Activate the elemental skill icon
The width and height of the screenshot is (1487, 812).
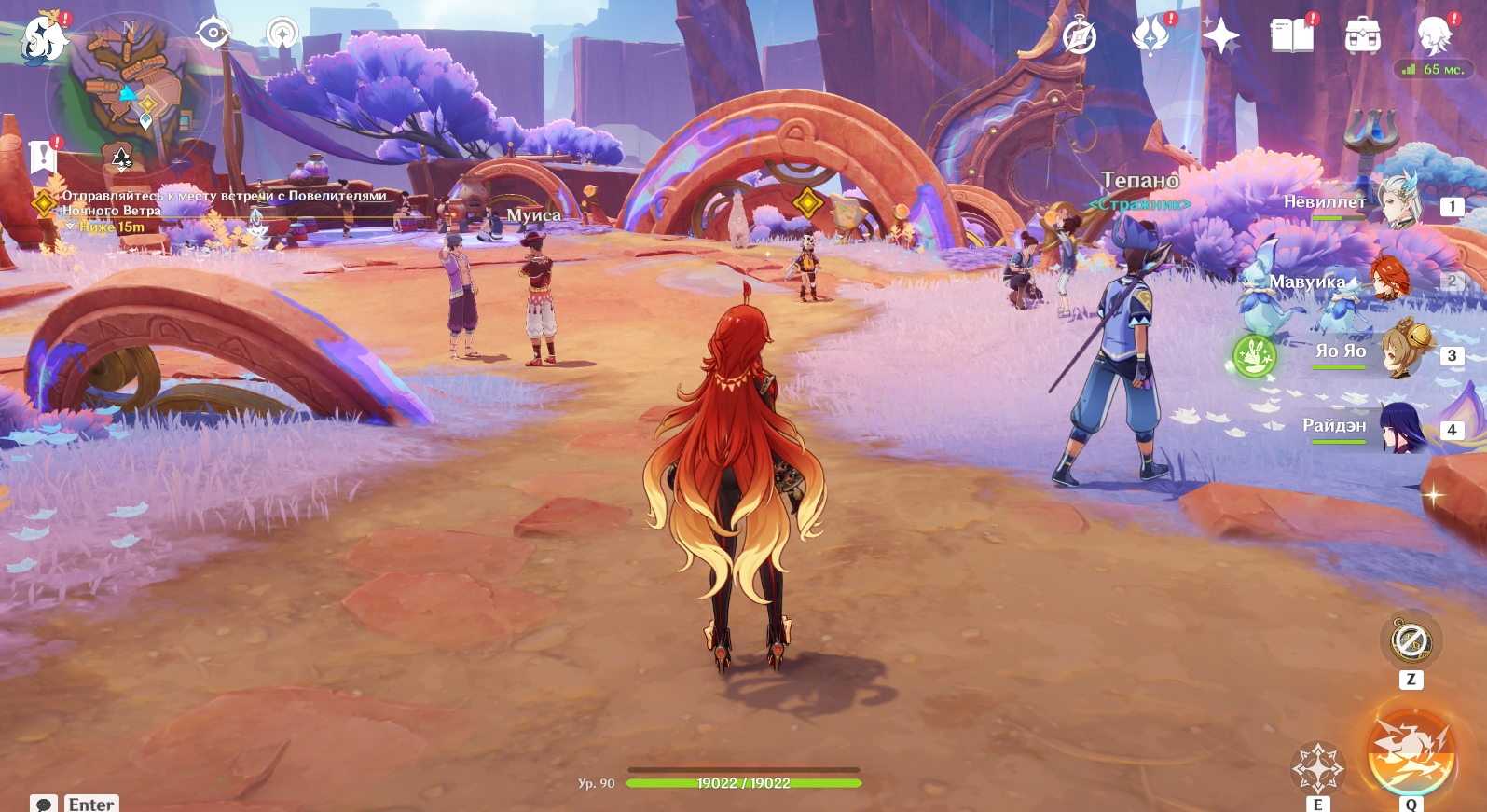tap(1317, 768)
